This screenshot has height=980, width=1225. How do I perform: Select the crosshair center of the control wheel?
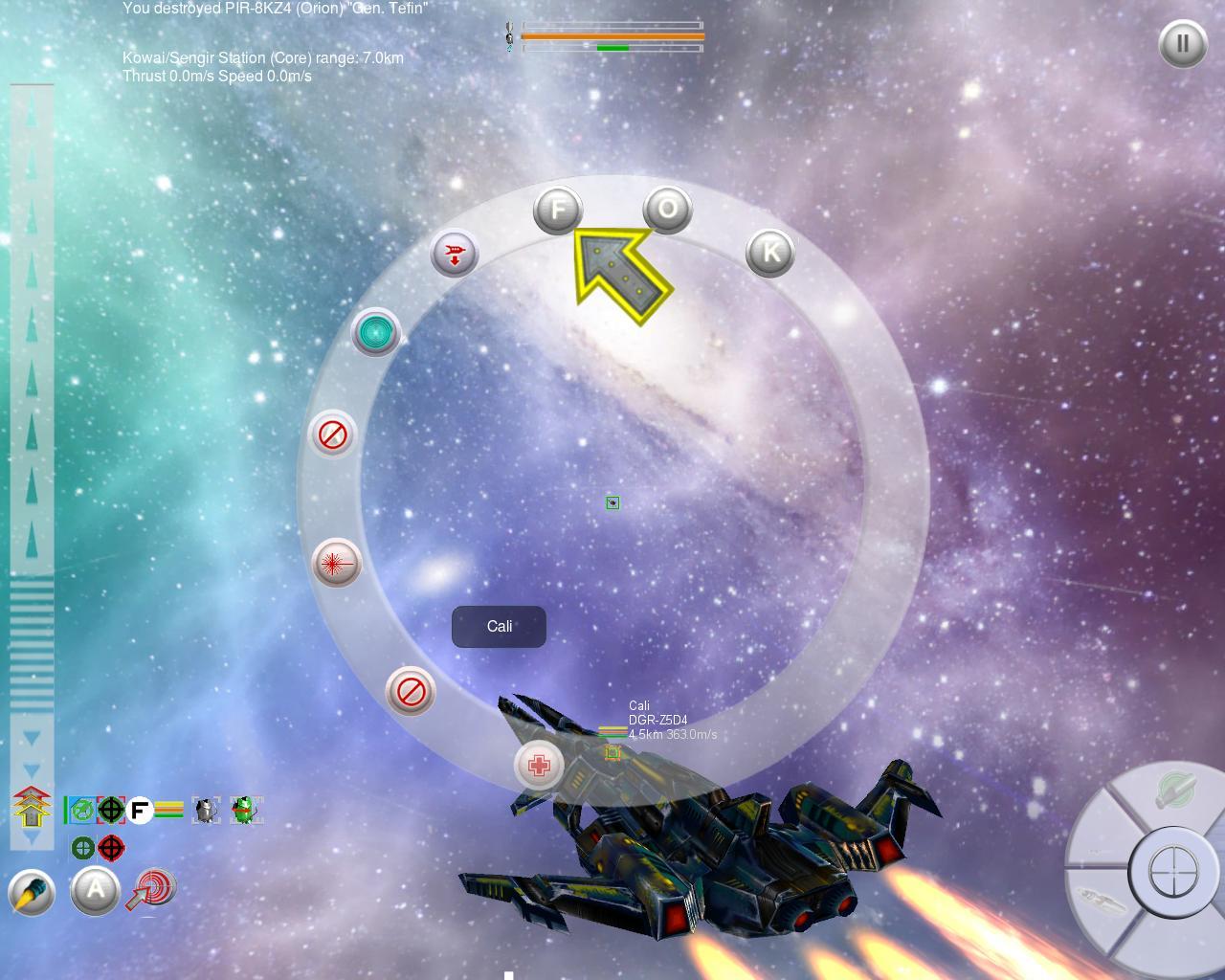coord(1173,873)
